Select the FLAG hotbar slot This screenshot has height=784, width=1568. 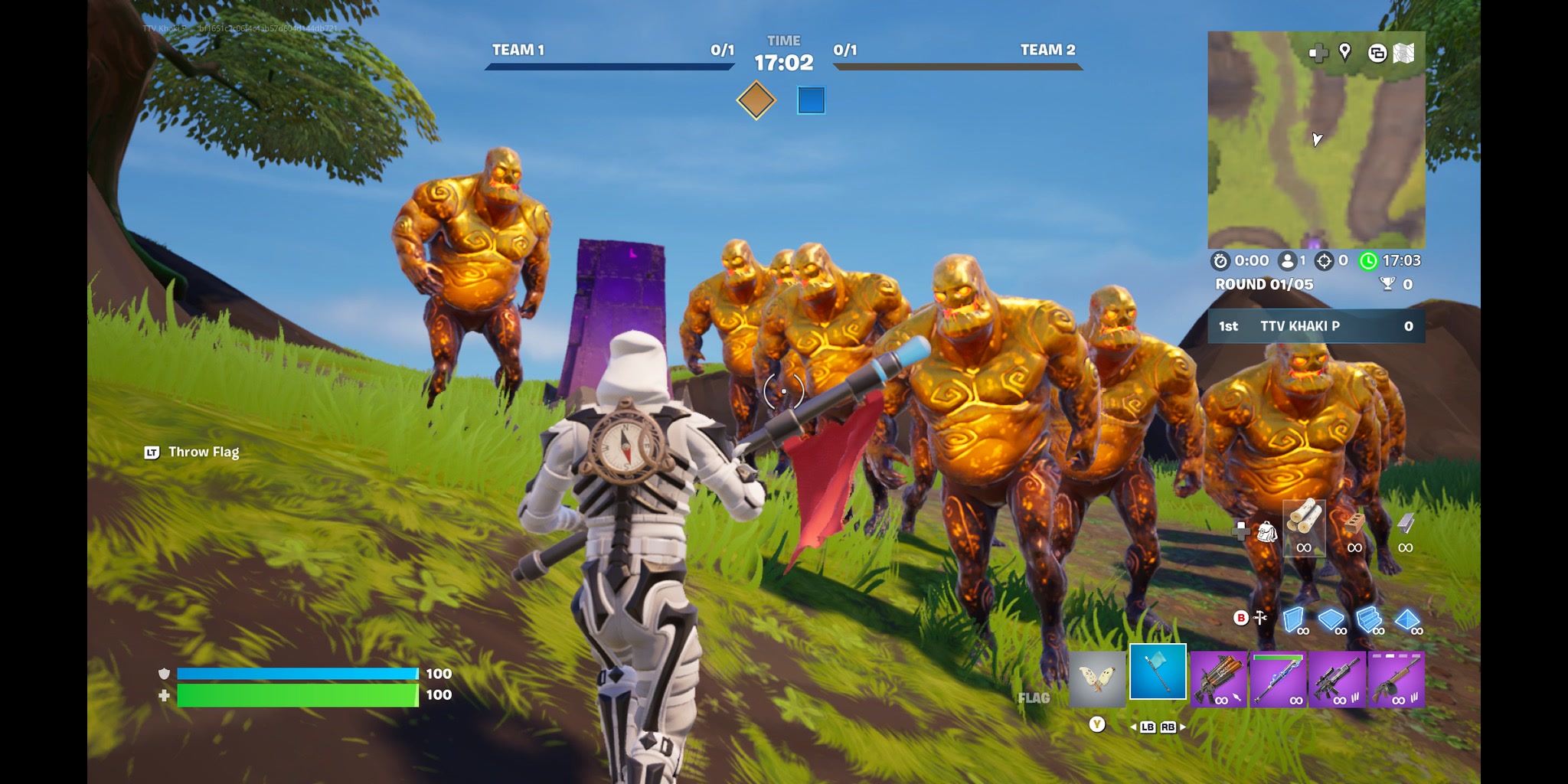coord(1158,675)
